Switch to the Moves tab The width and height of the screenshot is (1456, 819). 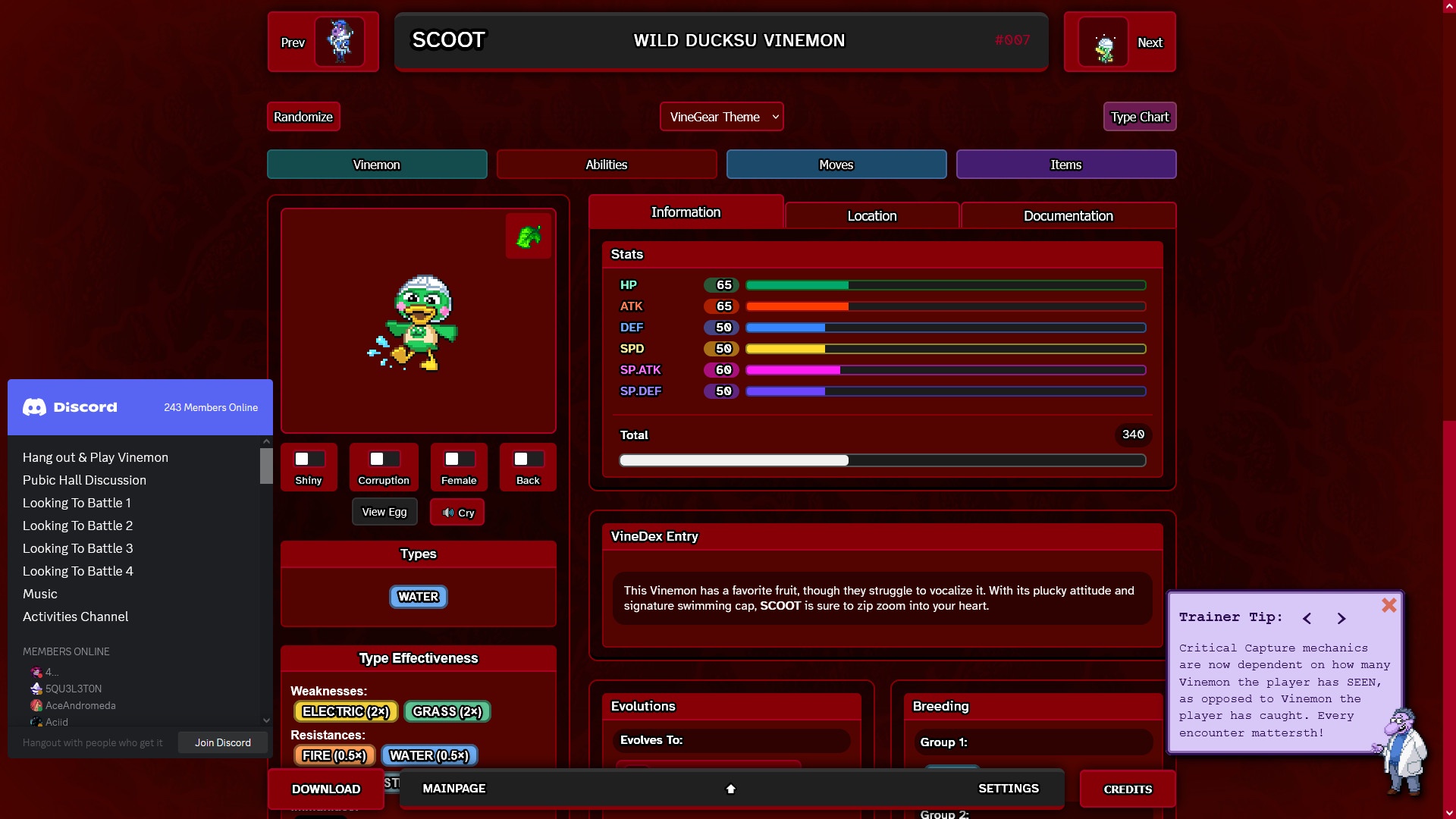tap(836, 165)
